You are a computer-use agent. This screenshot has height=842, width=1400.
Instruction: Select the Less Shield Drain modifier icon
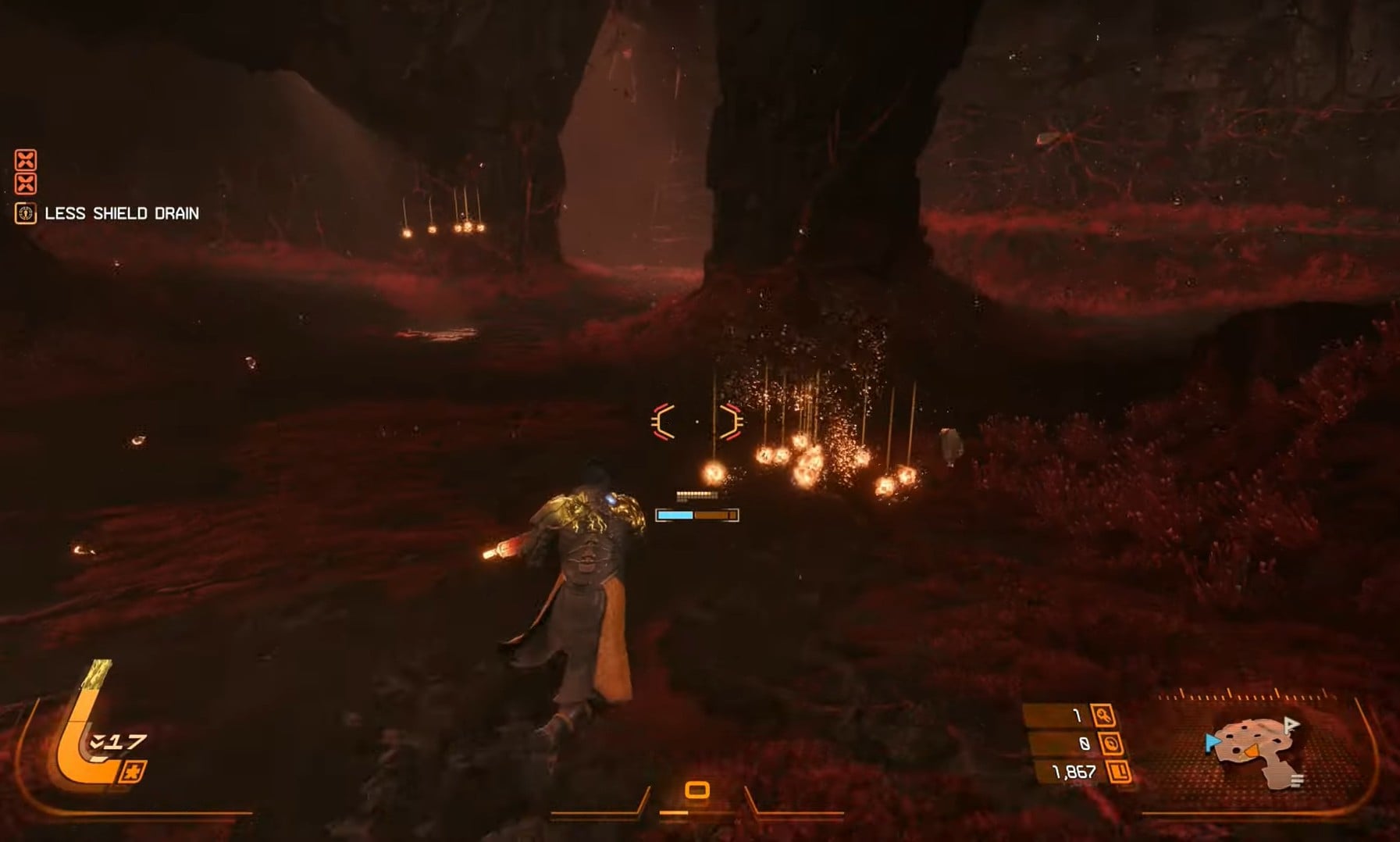(26, 213)
